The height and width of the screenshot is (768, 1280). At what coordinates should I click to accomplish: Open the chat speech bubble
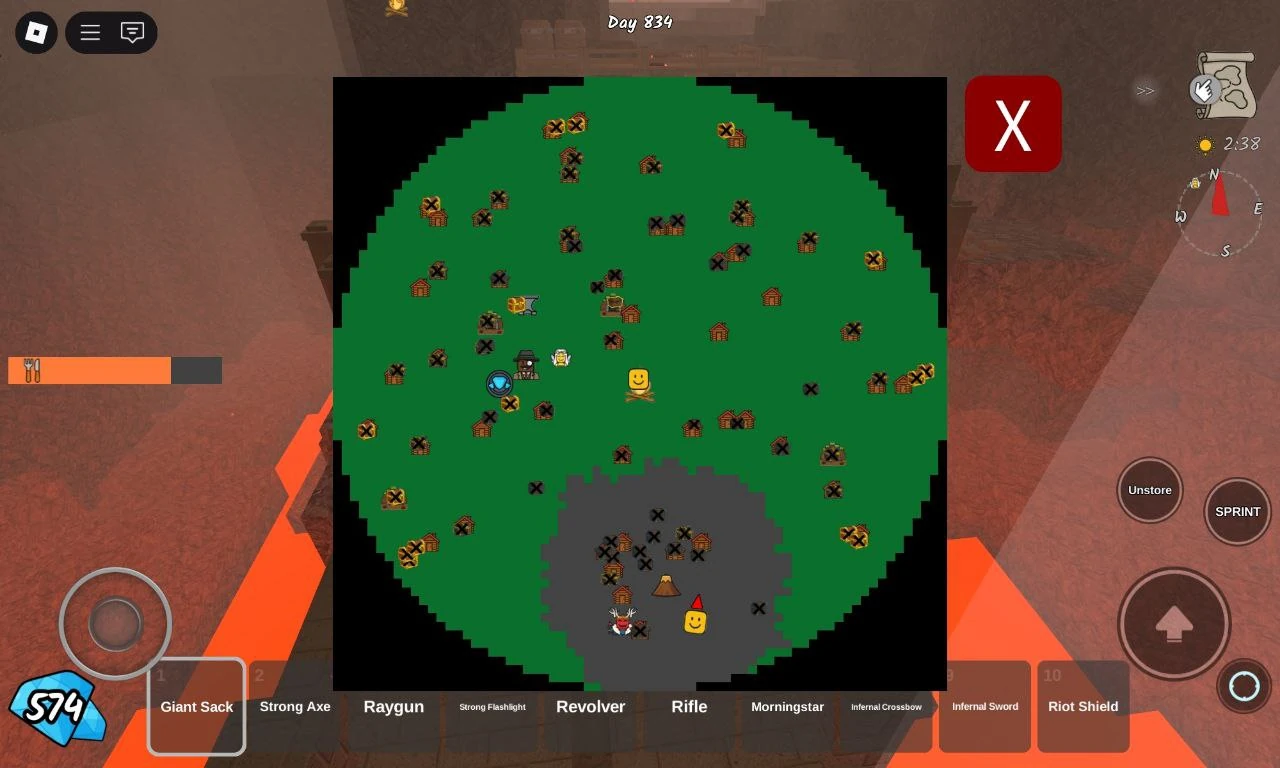(x=133, y=32)
